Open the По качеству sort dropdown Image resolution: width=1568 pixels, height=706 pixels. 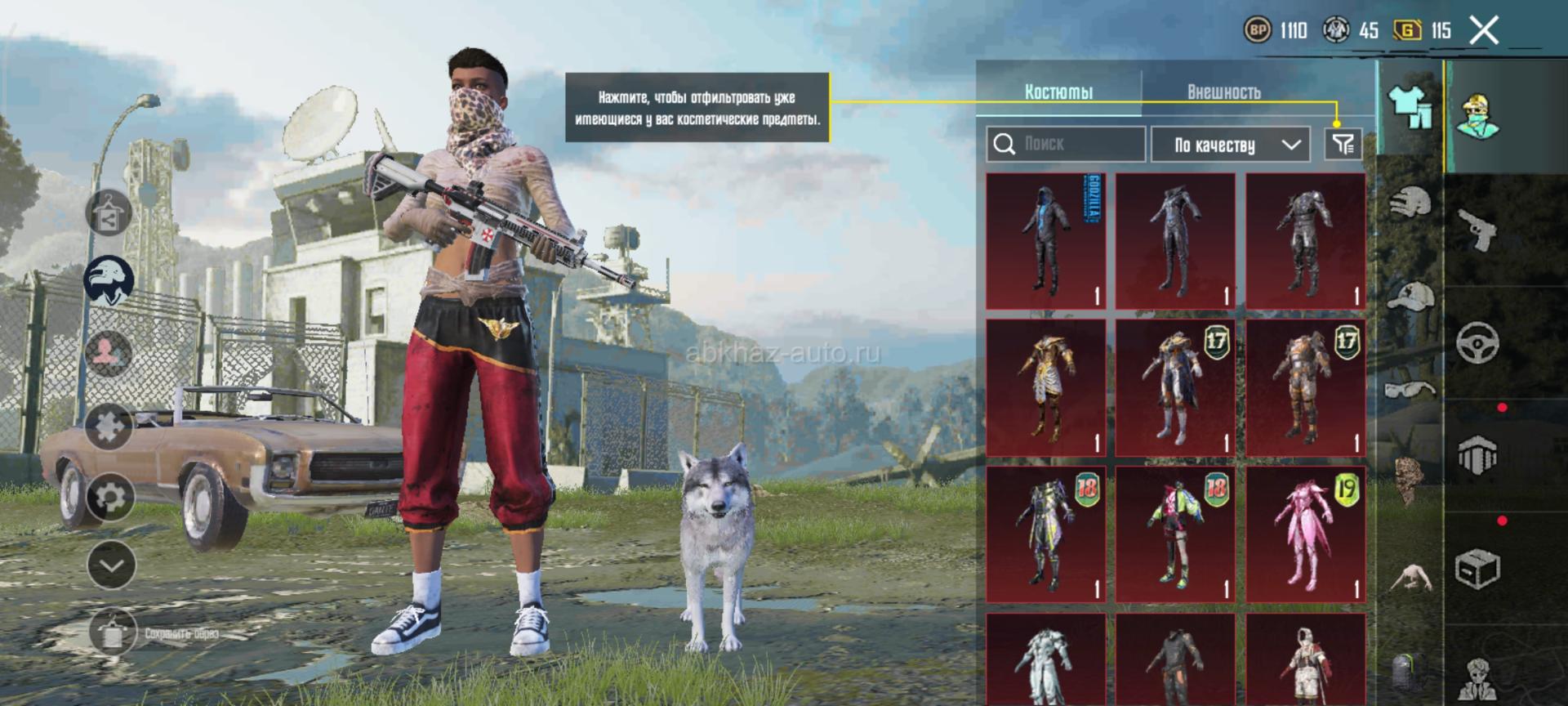[x=1231, y=145]
